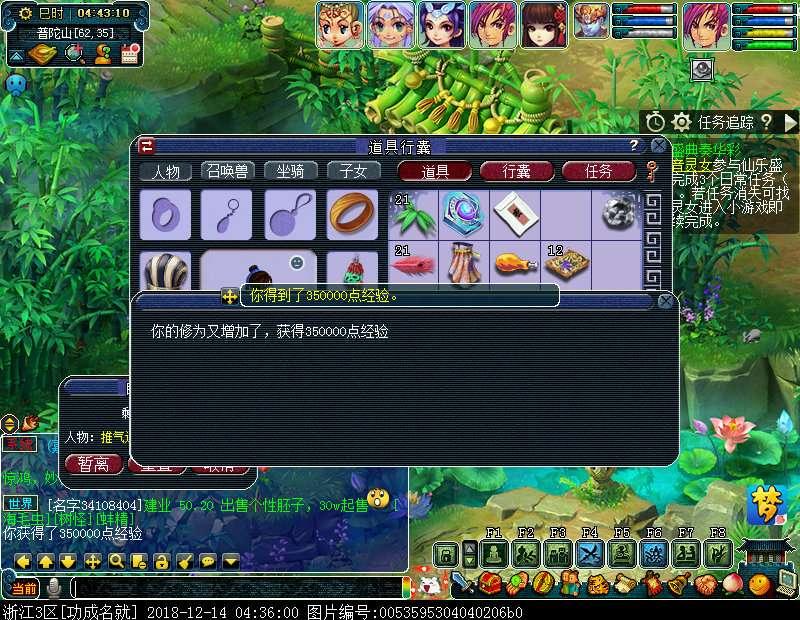Activate the F6 skill shortcut
This screenshot has width=800, height=620.
point(653,553)
